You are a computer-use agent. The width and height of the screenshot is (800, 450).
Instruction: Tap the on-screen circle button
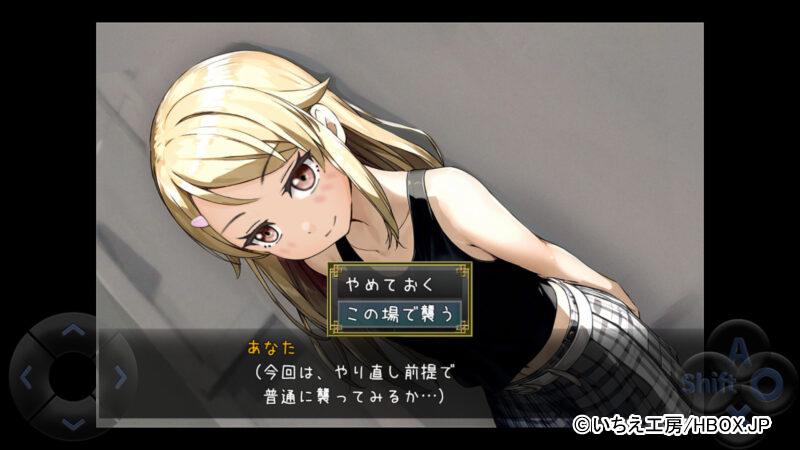tap(765, 382)
